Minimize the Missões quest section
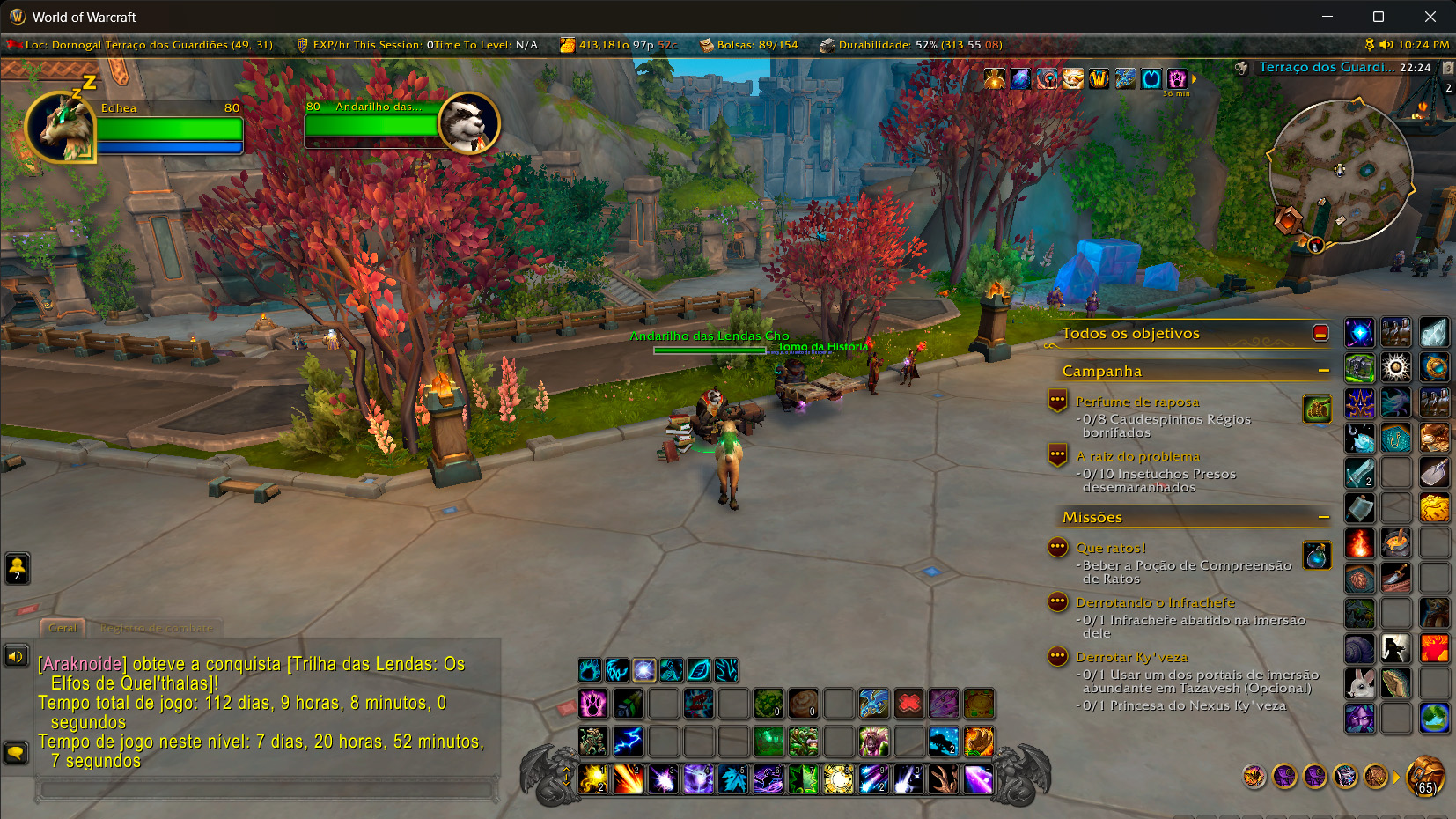Viewport: 1456px width, 819px height. (x=1323, y=517)
